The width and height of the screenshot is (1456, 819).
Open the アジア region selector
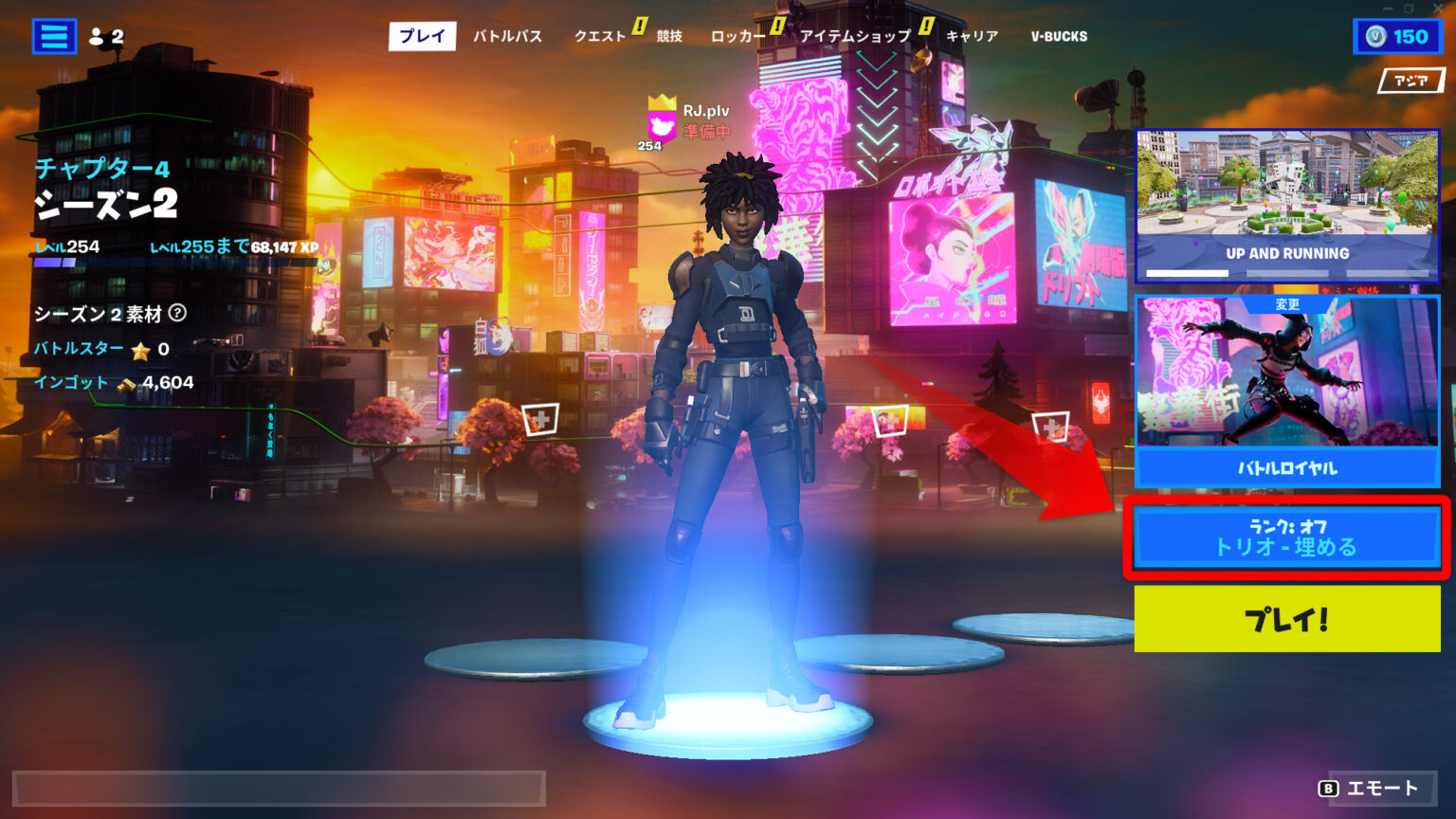pyautogui.click(x=1411, y=82)
